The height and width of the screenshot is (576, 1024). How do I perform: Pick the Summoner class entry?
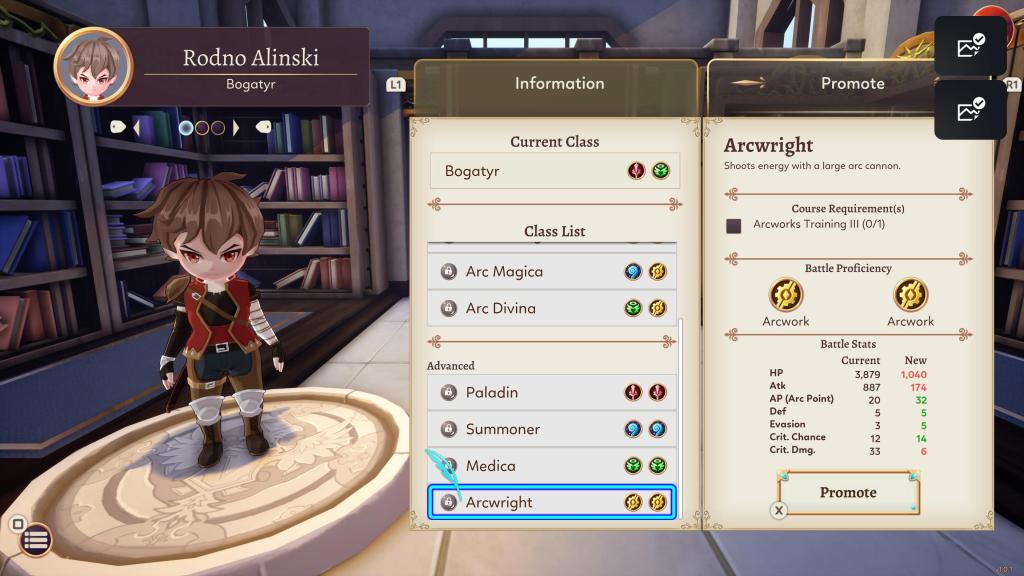coord(552,429)
